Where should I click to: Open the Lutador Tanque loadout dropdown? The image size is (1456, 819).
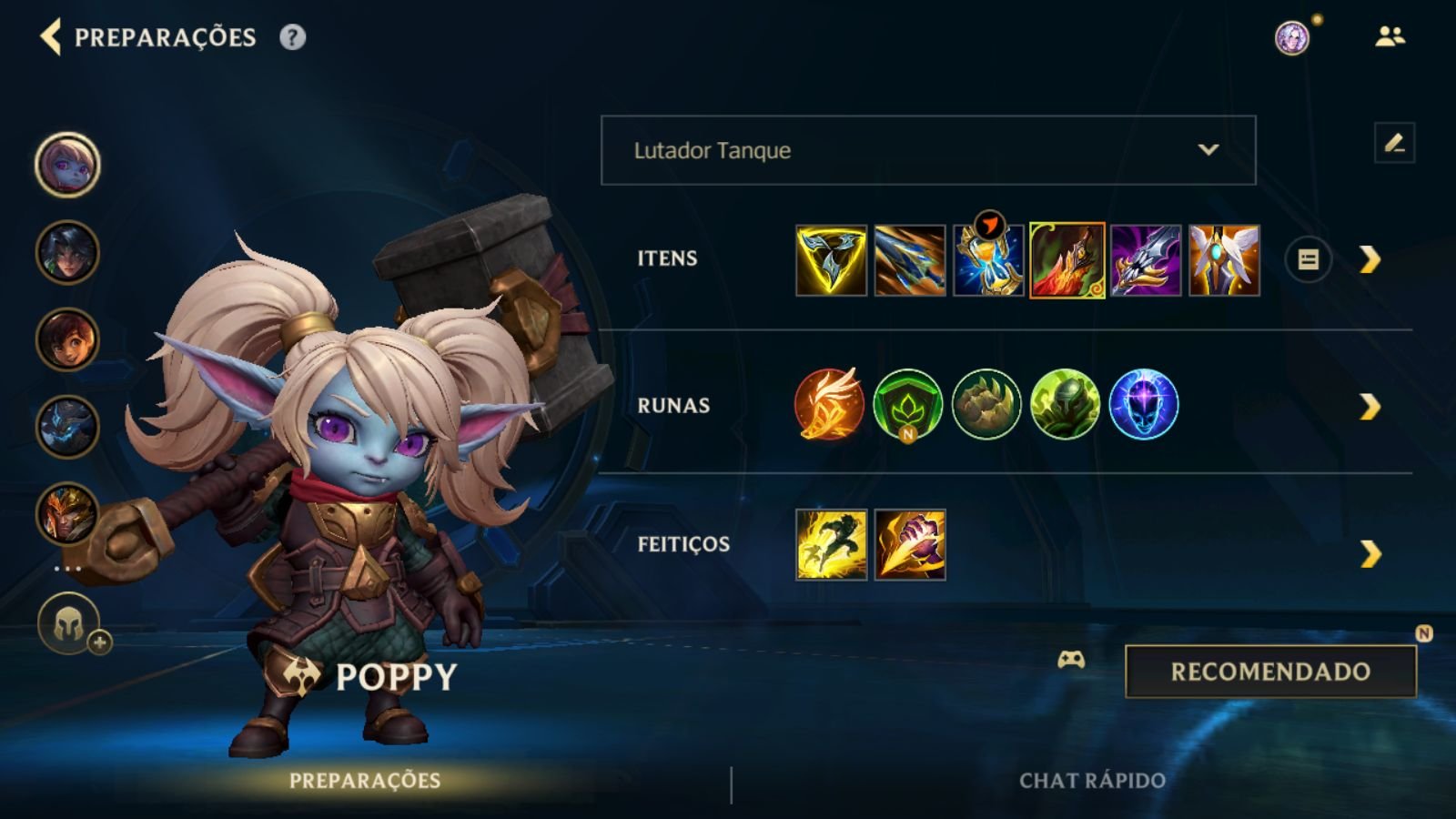coord(926,151)
